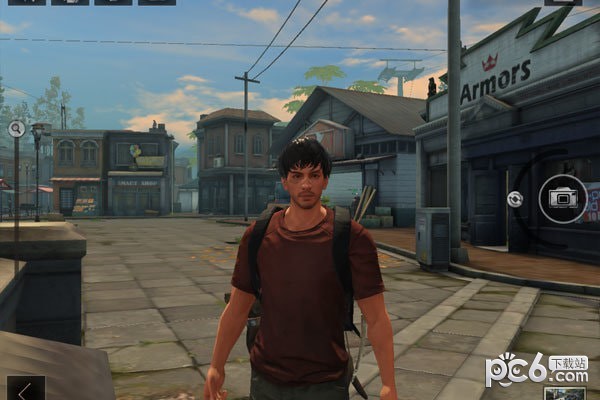Switch camera using the rotate arrows icon
Screen dimensions: 600x400
pos(515,199)
